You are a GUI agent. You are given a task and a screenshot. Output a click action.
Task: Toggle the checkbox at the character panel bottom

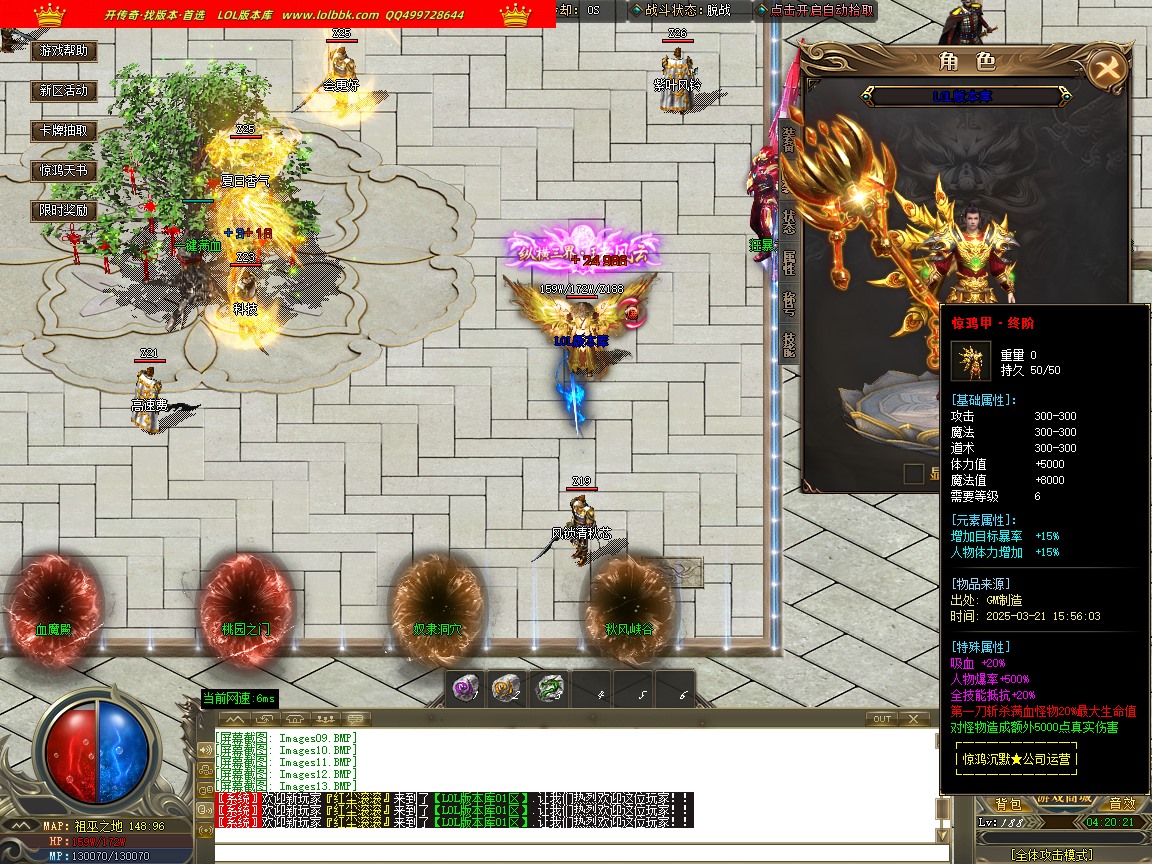[x=913, y=473]
